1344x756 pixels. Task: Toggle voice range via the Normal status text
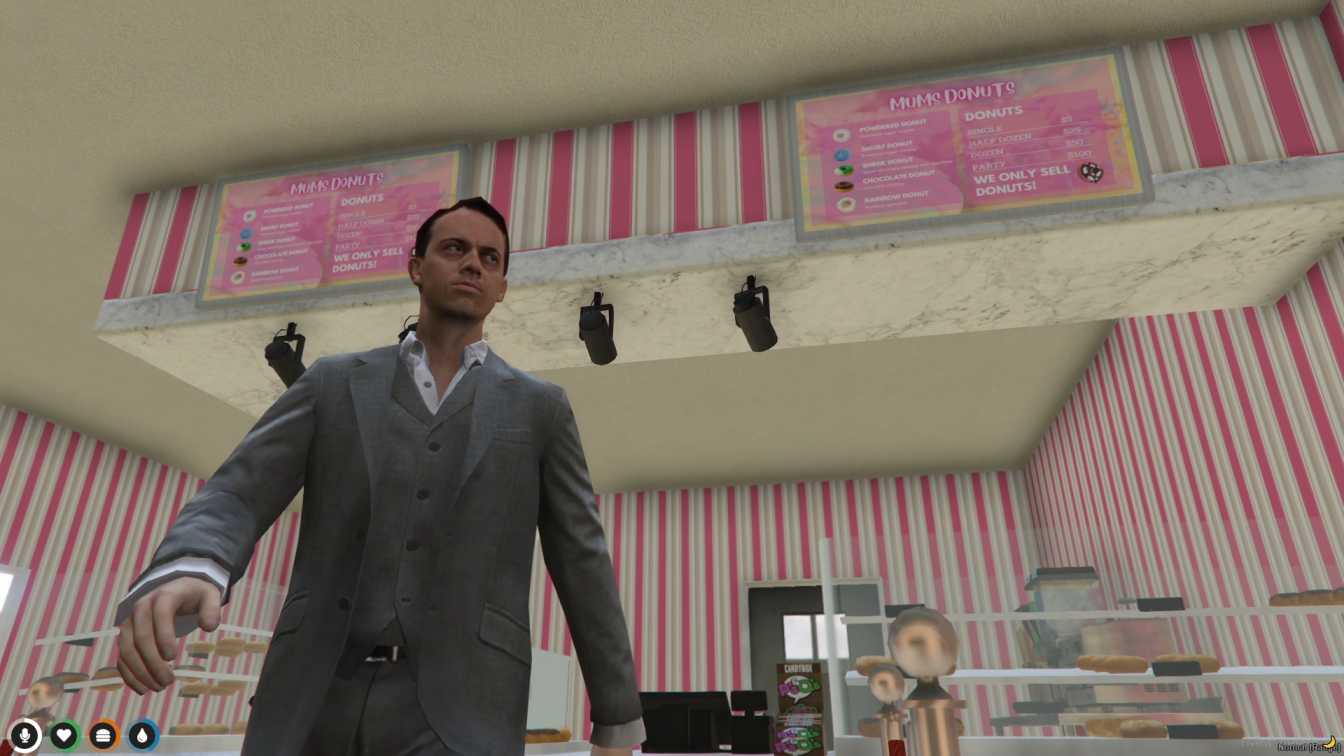pos(1295,745)
